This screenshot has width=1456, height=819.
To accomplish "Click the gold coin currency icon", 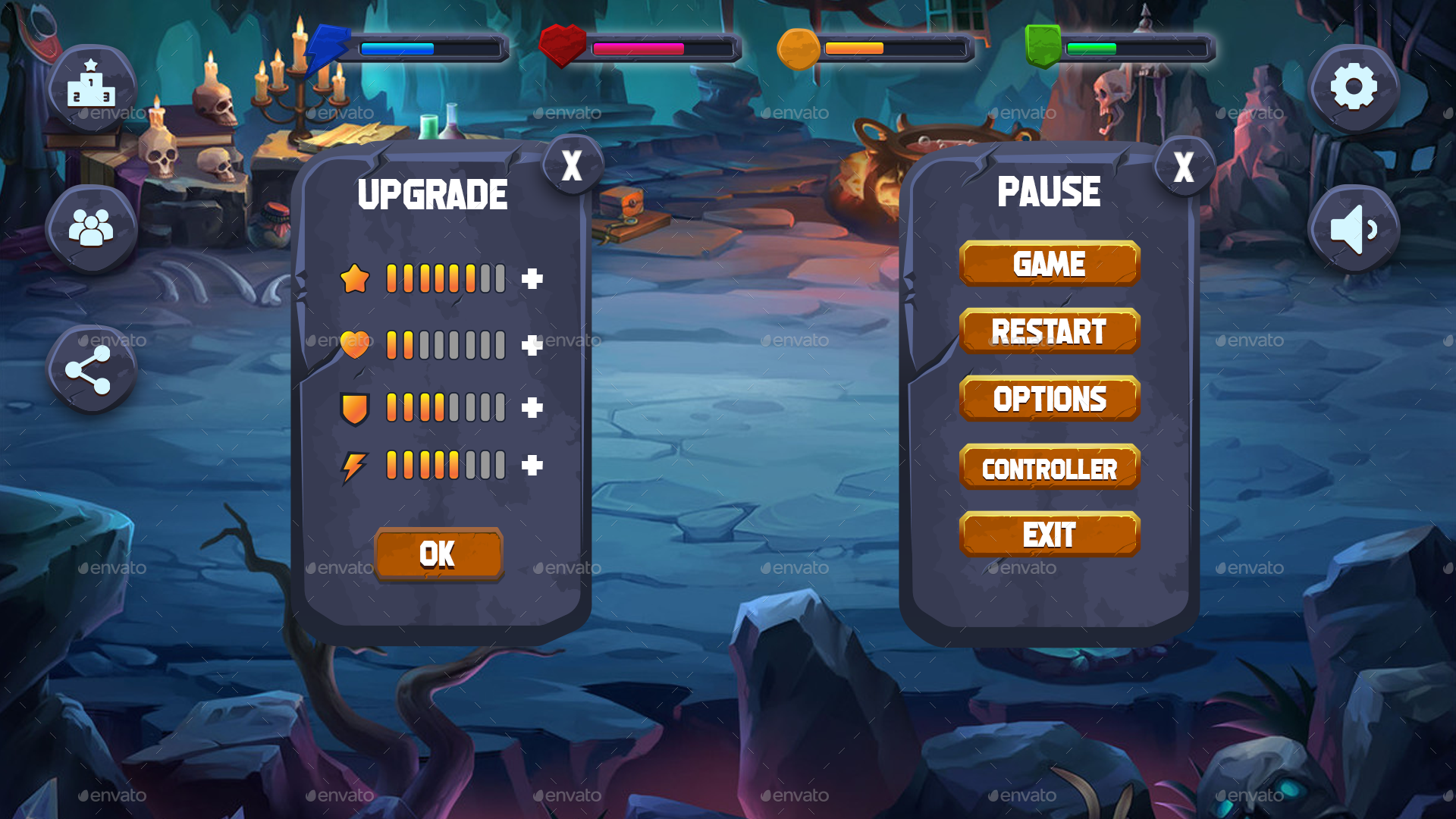I will click(x=799, y=48).
